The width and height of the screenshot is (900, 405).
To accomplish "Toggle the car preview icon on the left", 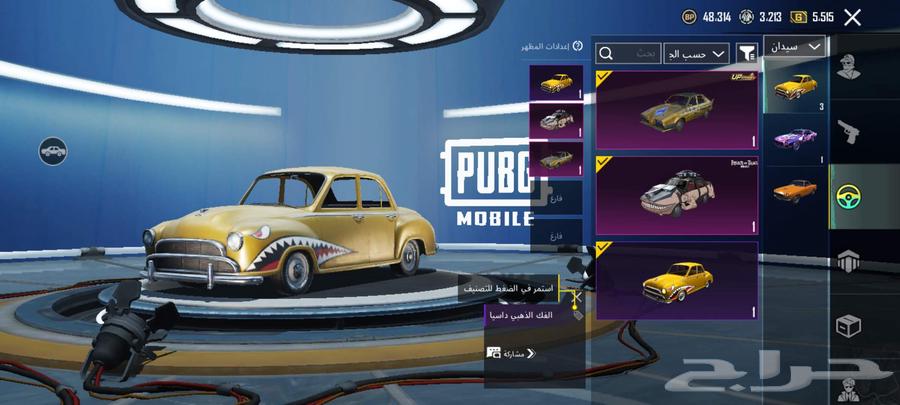I will pyautogui.click(x=53, y=152).
